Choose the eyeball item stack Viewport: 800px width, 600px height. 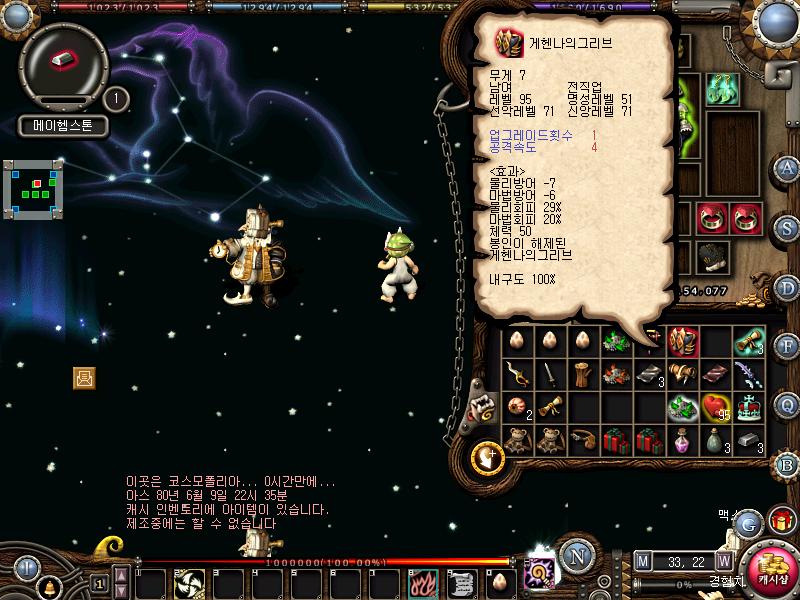[x=517, y=408]
